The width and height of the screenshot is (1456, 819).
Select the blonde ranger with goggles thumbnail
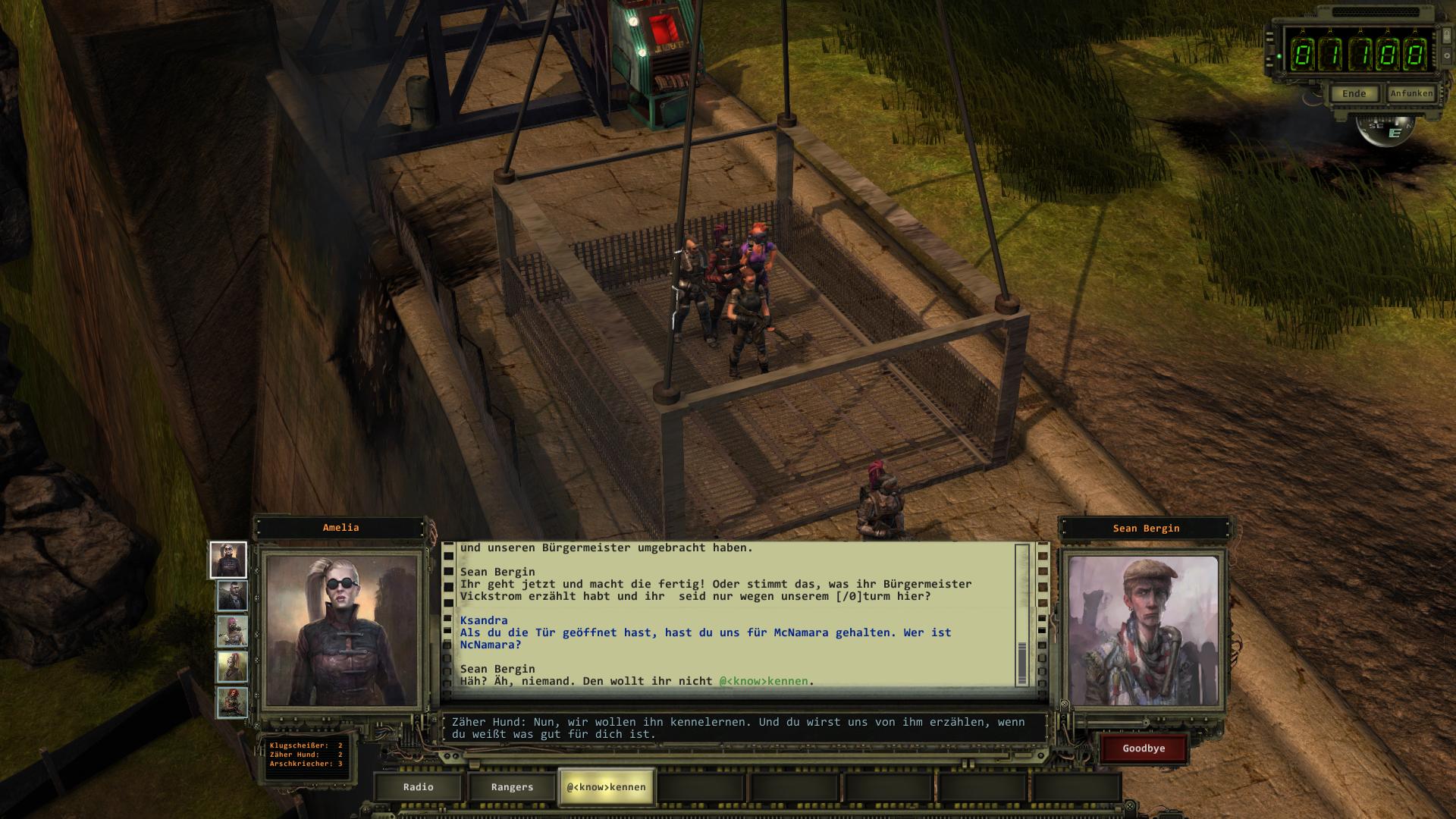coord(228,560)
